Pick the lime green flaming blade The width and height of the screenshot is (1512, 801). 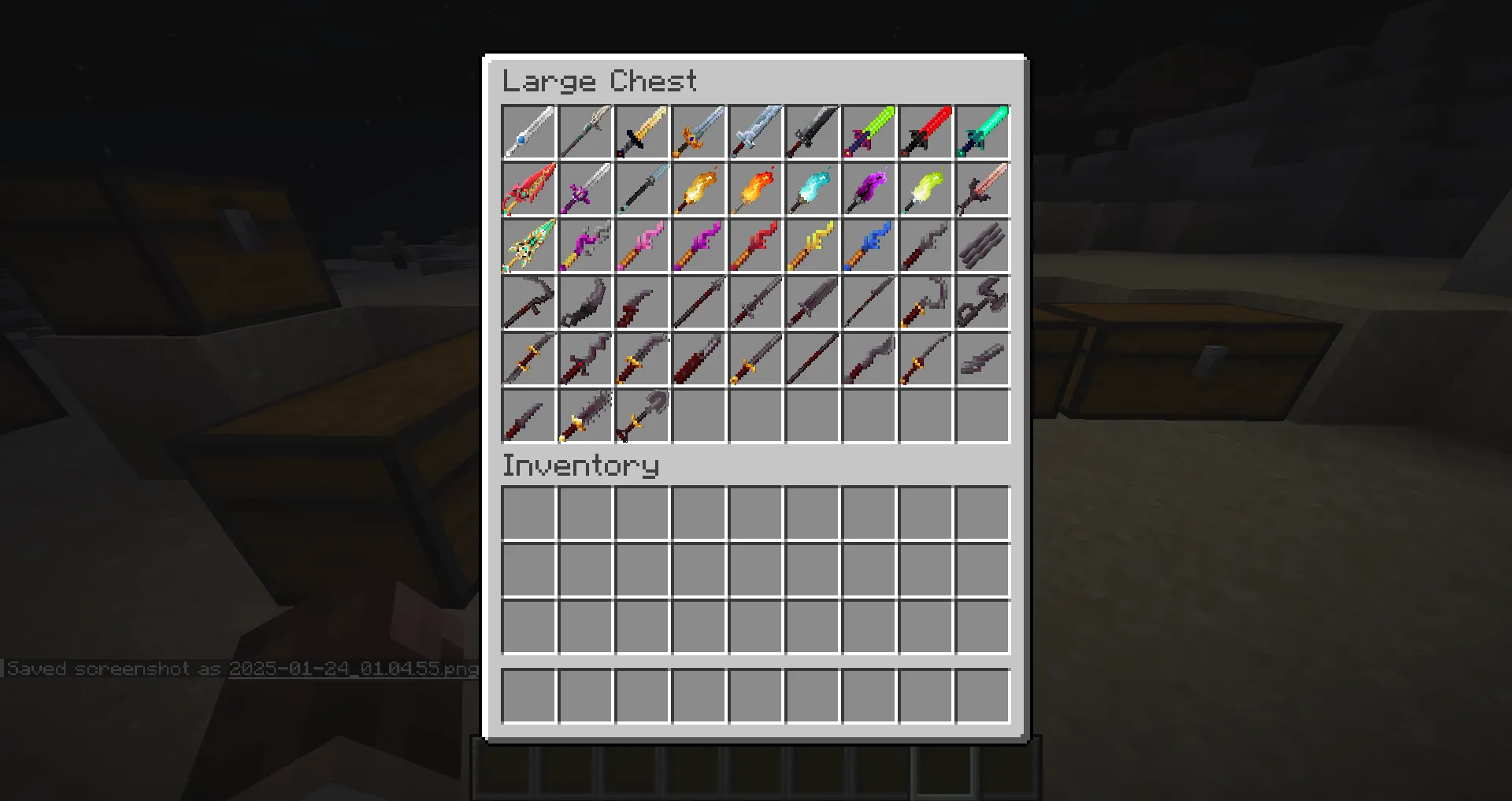click(x=925, y=188)
